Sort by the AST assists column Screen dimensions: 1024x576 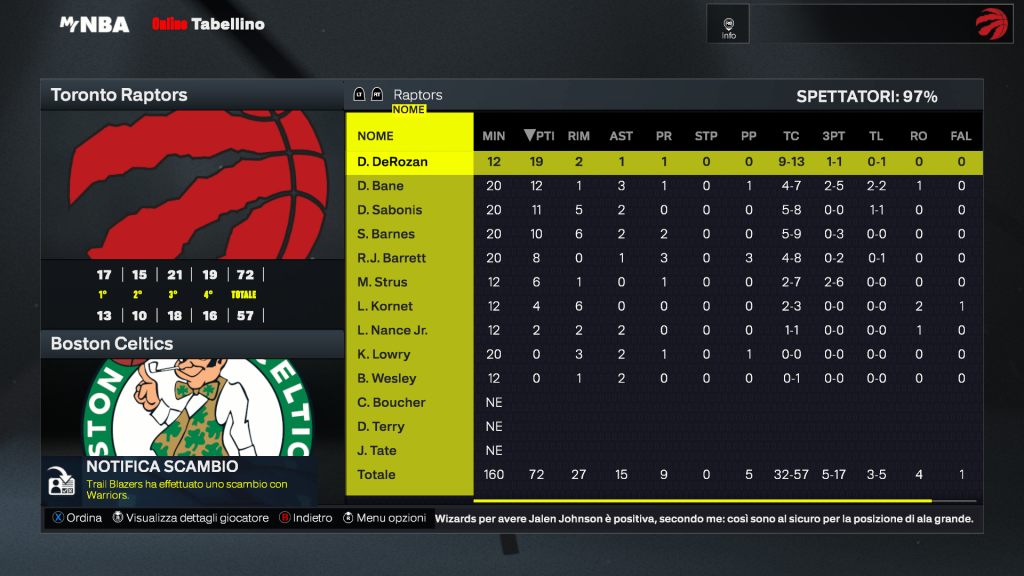pos(621,136)
